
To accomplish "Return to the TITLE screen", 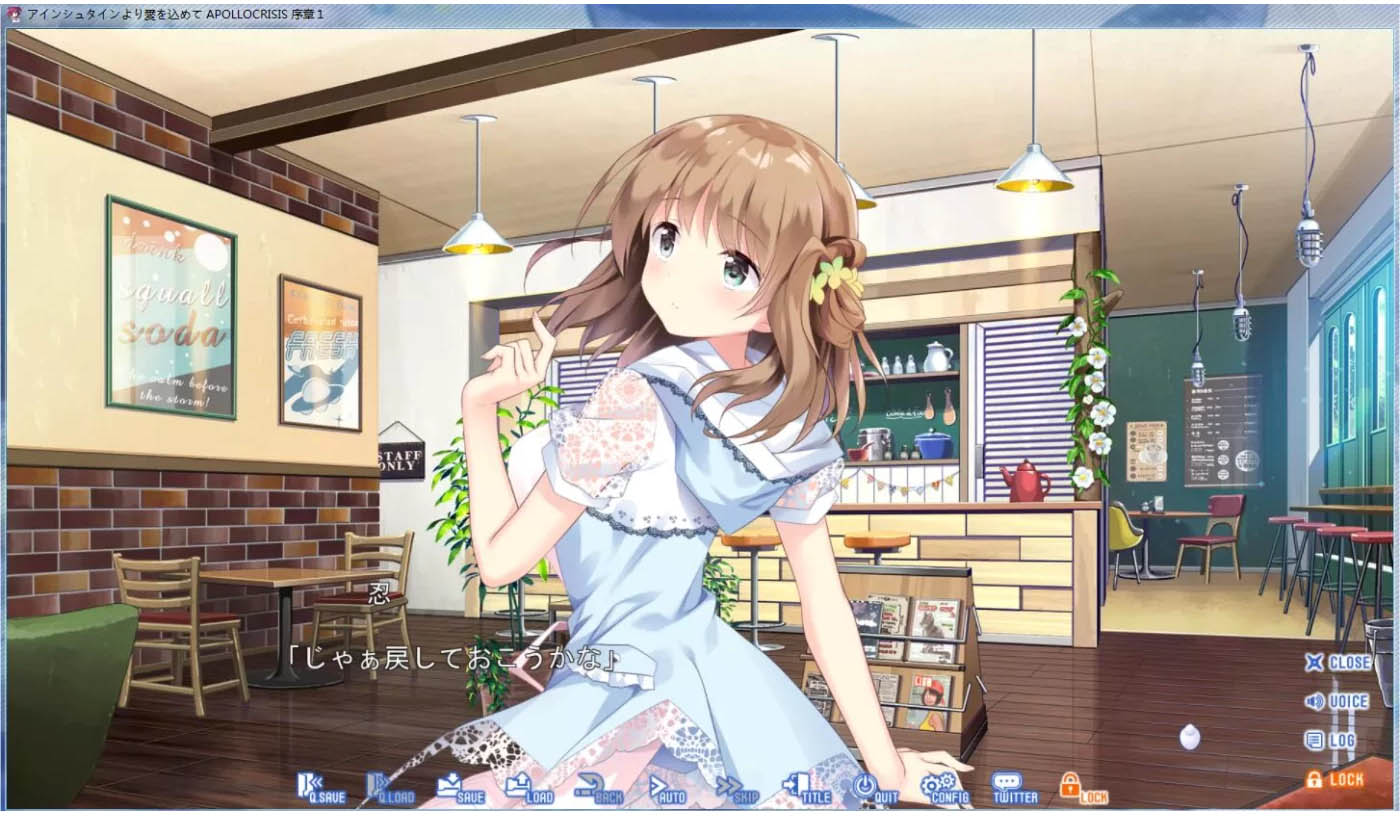I will click(806, 788).
